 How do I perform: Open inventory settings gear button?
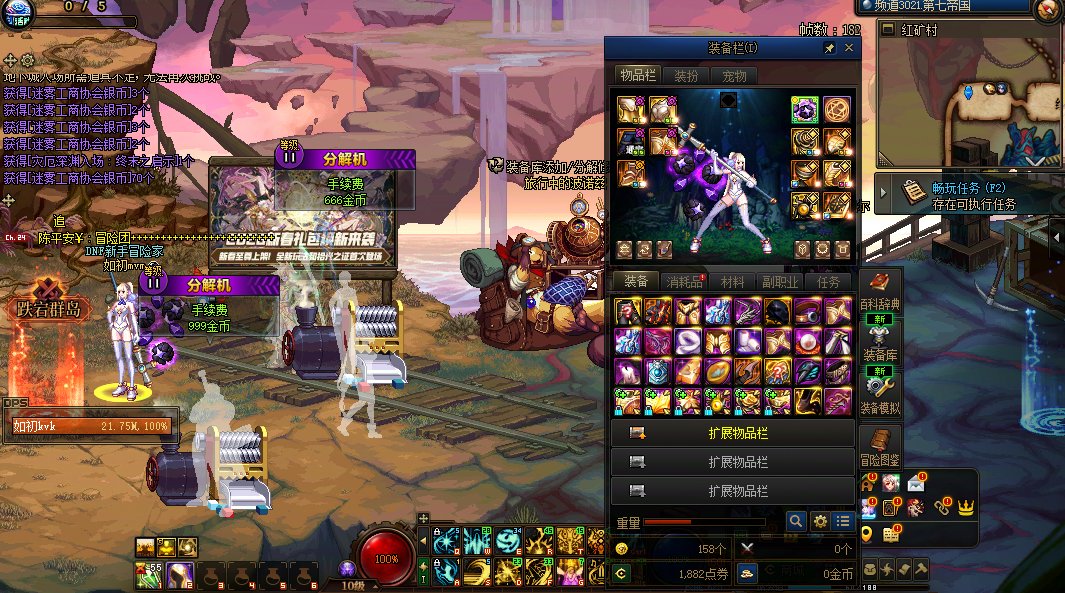click(820, 521)
